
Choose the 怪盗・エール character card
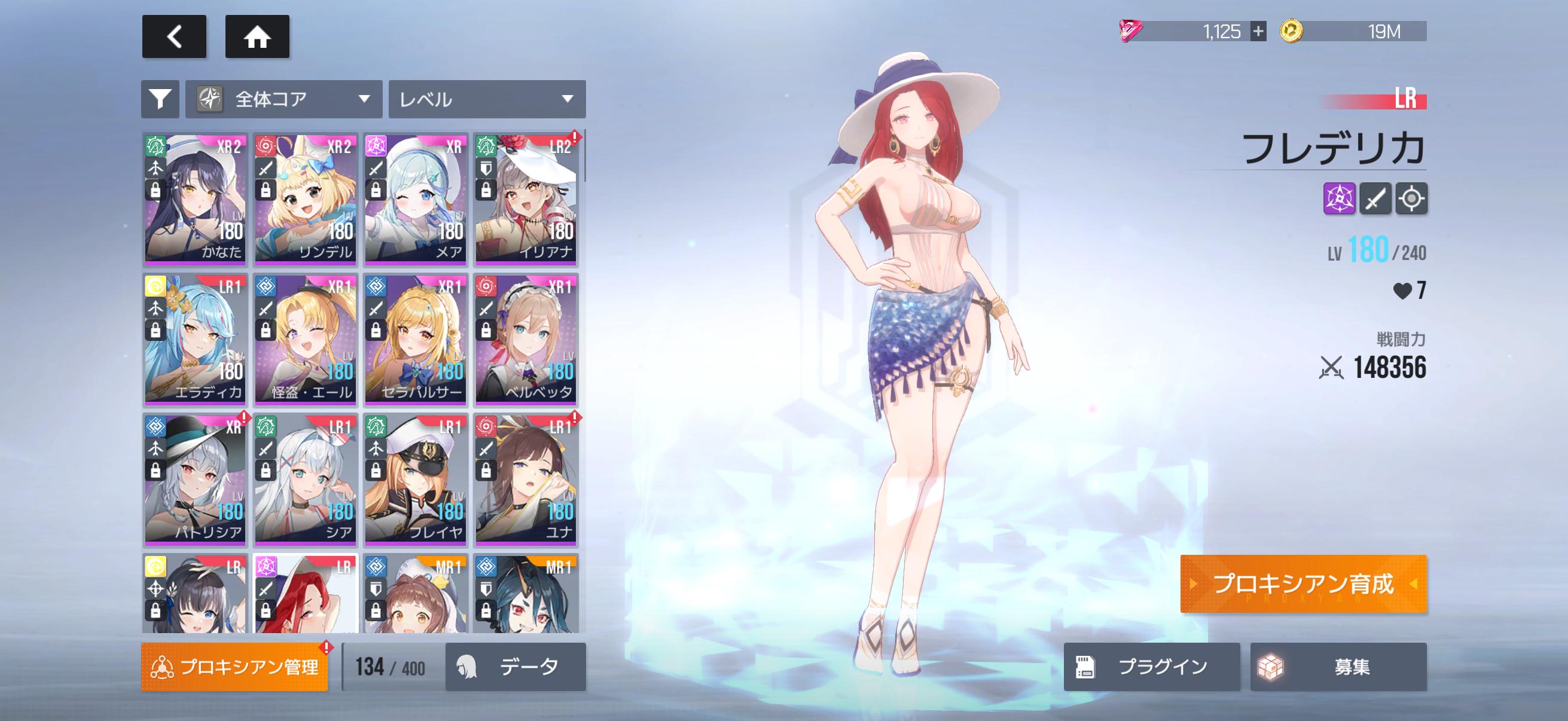(306, 340)
